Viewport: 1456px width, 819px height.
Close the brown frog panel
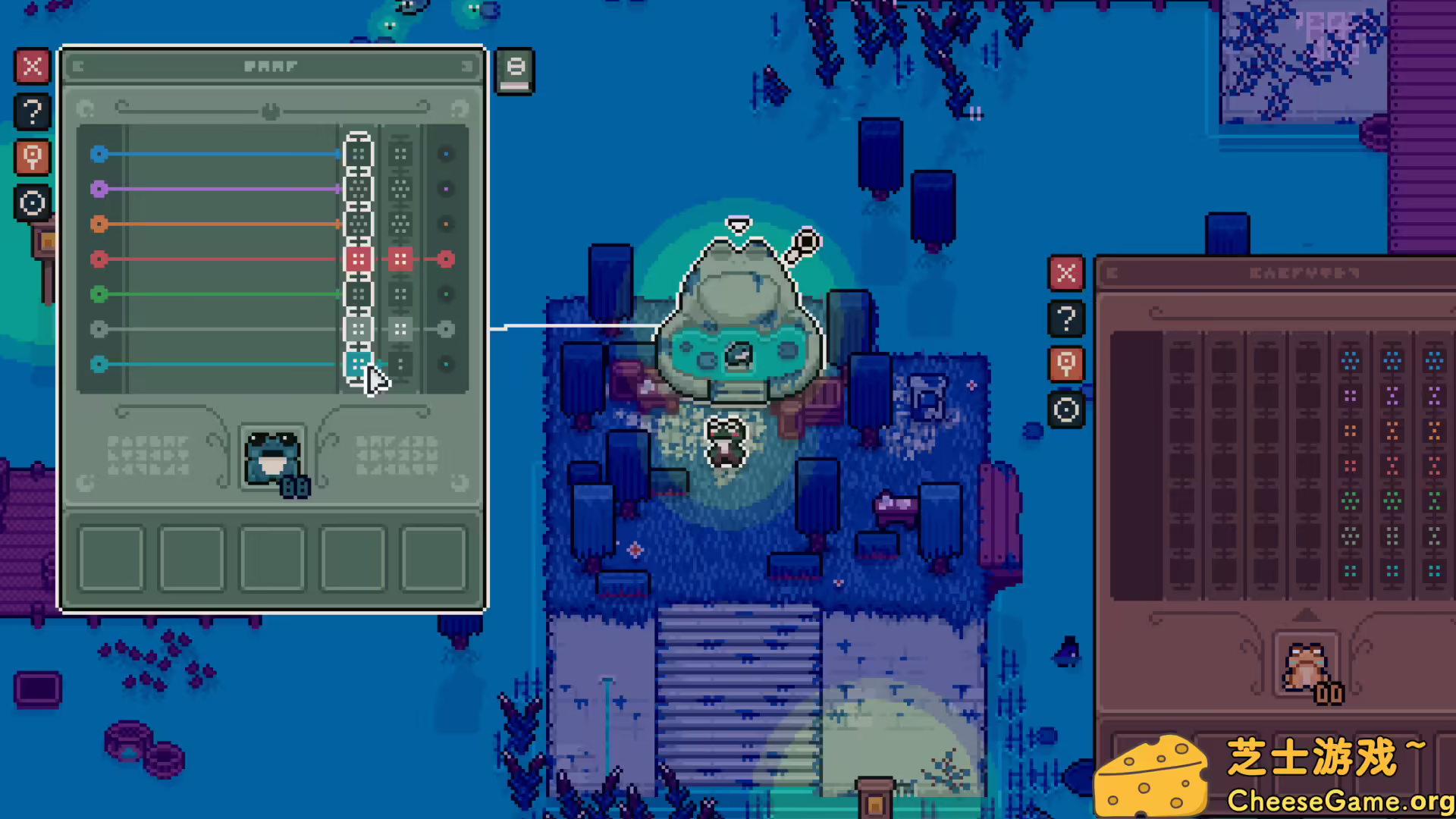(1066, 273)
